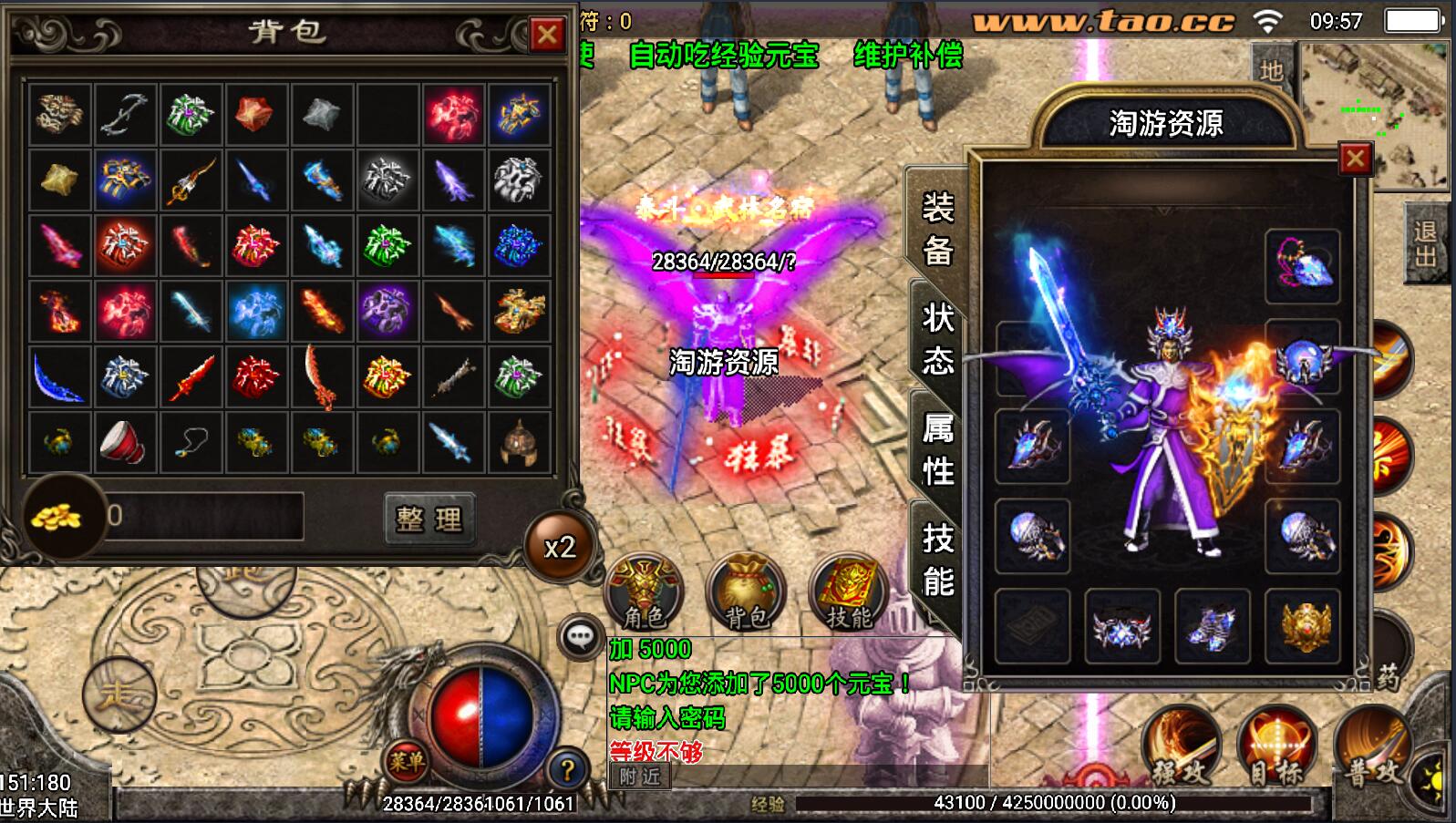
Task: Open the minimap in the top corner
Action: (1373, 115)
